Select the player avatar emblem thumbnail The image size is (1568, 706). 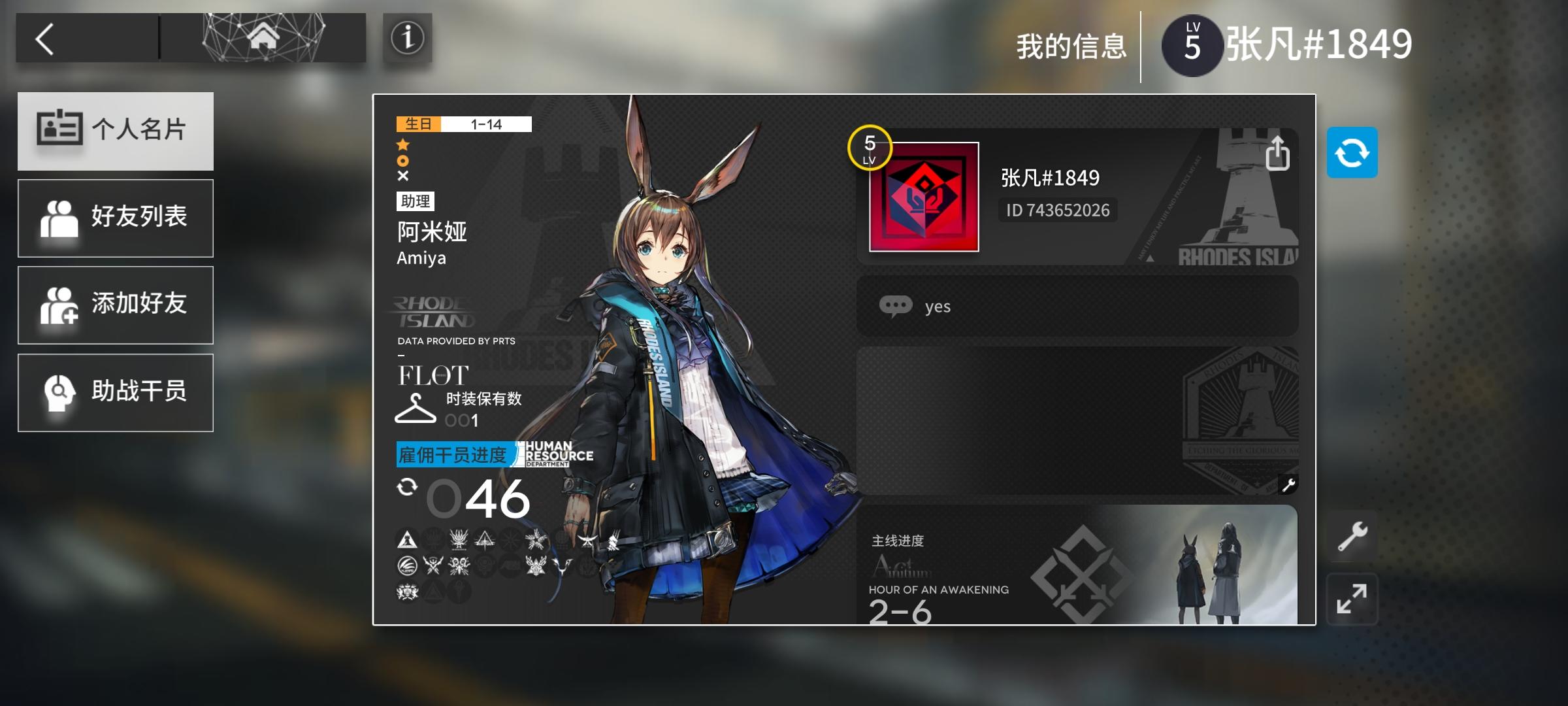[923, 195]
